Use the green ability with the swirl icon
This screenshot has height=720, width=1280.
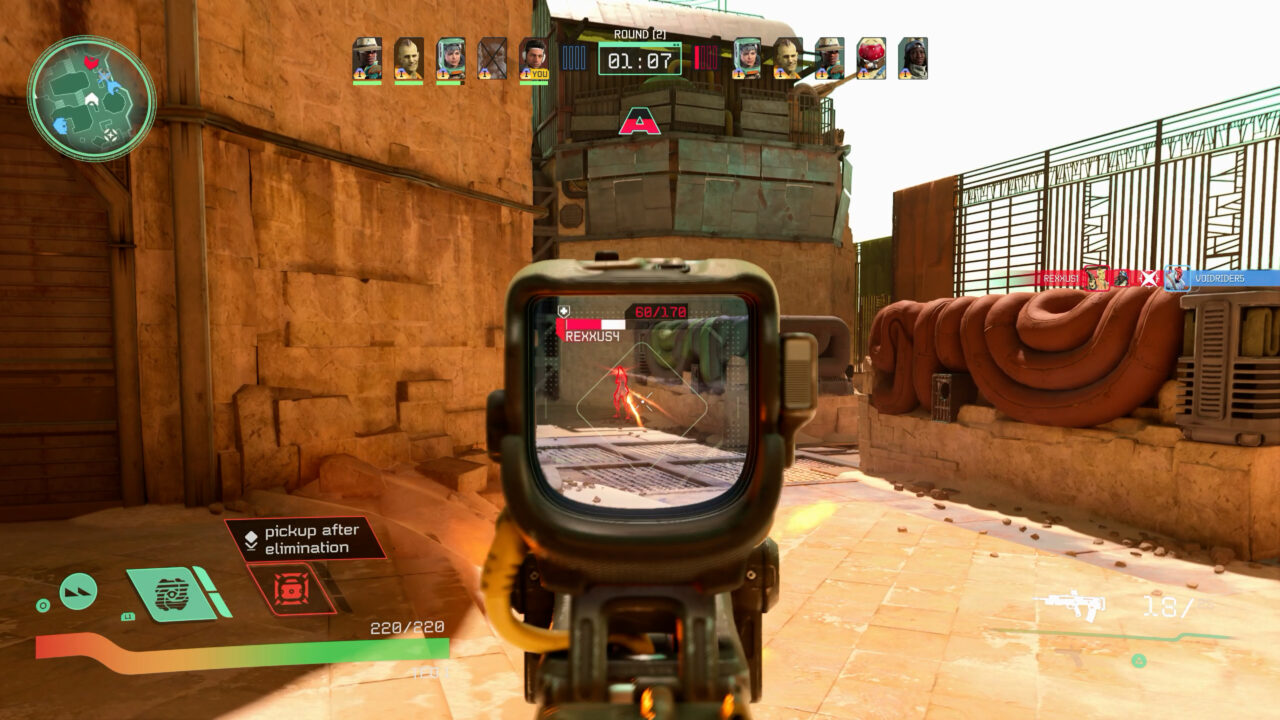pyautogui.click(x=173, y=593)
